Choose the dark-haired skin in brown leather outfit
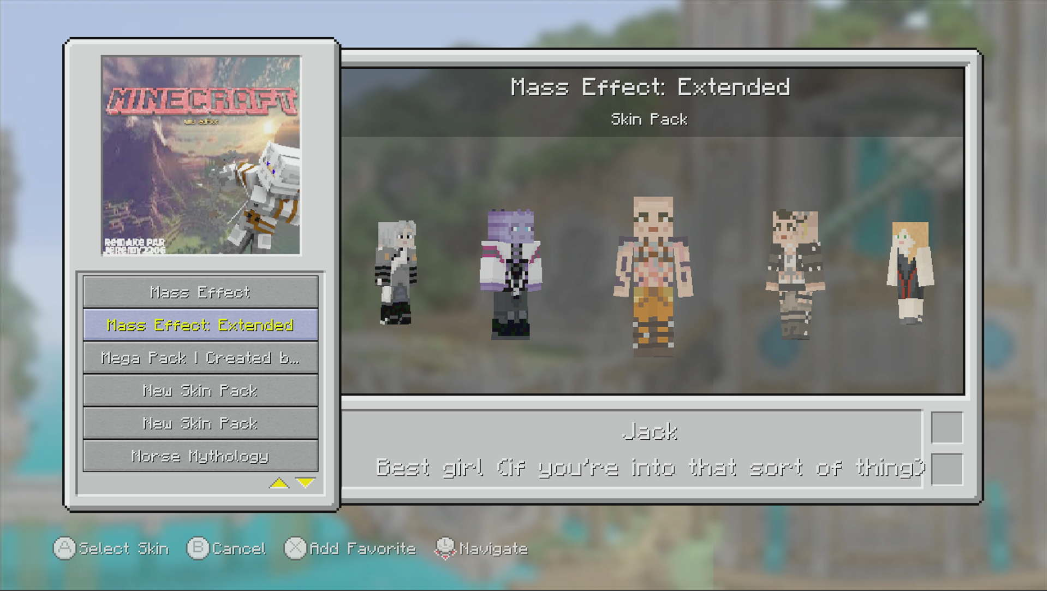Viewport: 1047px width, 591px height. click(x=794, y=273)
